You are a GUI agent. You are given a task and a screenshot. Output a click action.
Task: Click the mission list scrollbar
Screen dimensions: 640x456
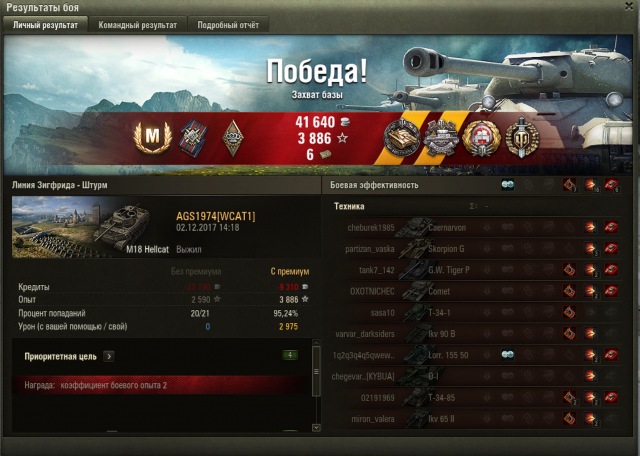point(317,385)
